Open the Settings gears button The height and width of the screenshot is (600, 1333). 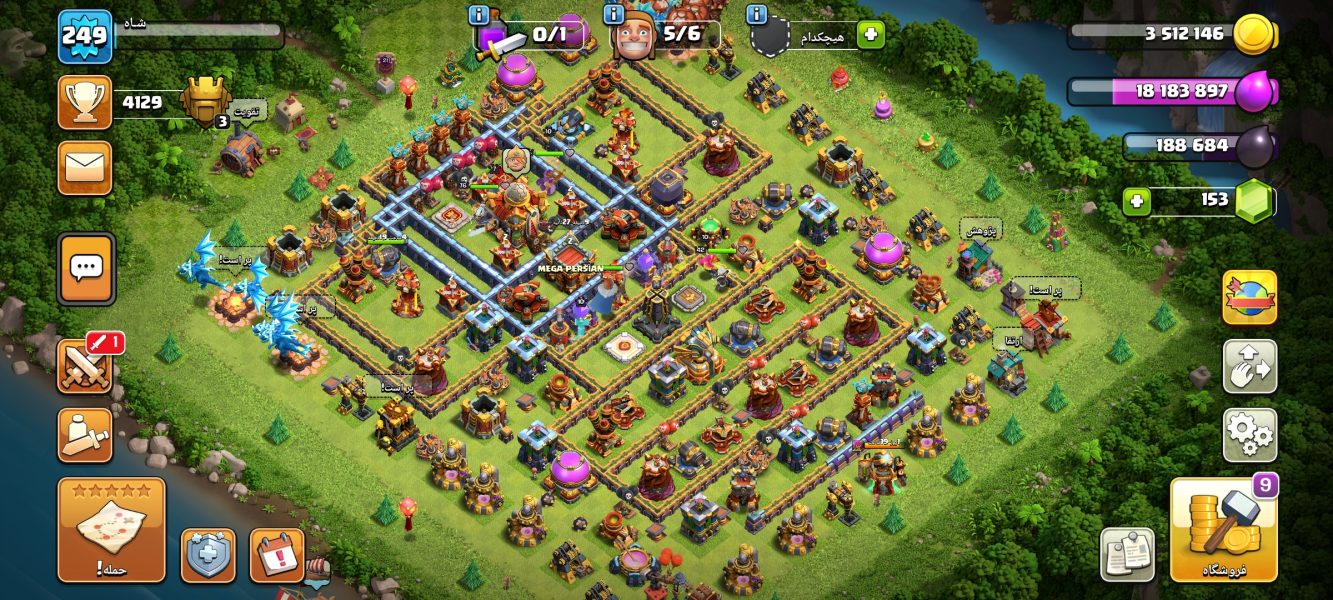(1249, 435)
